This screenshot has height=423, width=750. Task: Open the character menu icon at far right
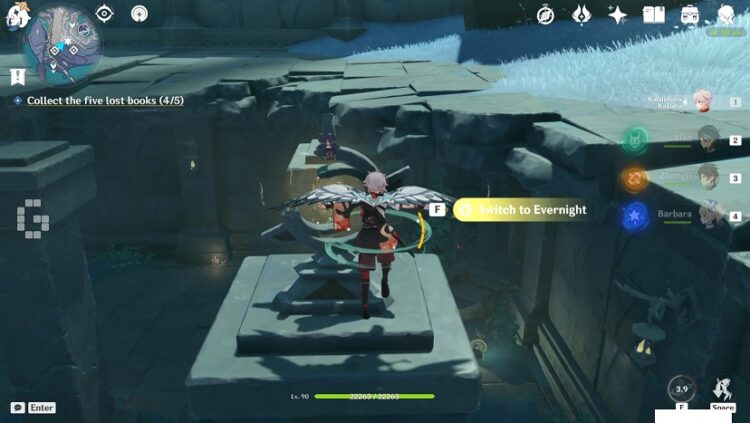tap(727, 15)
